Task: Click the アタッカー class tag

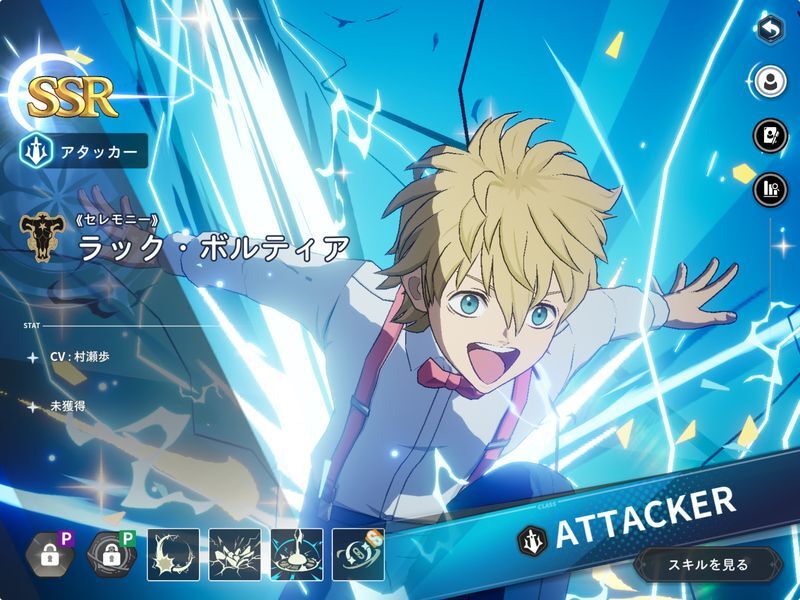Action: (83, 151)
